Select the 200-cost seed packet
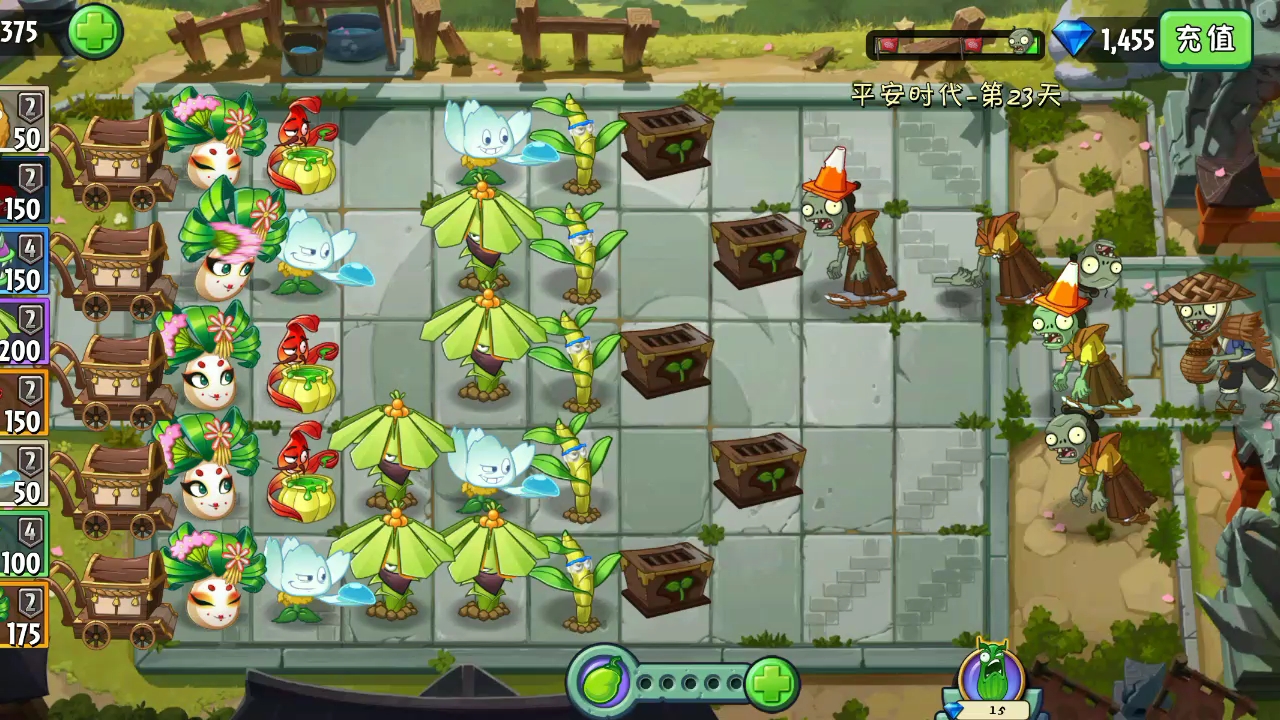Viewport: 1280px width, 720px height. tap(22, 333)
